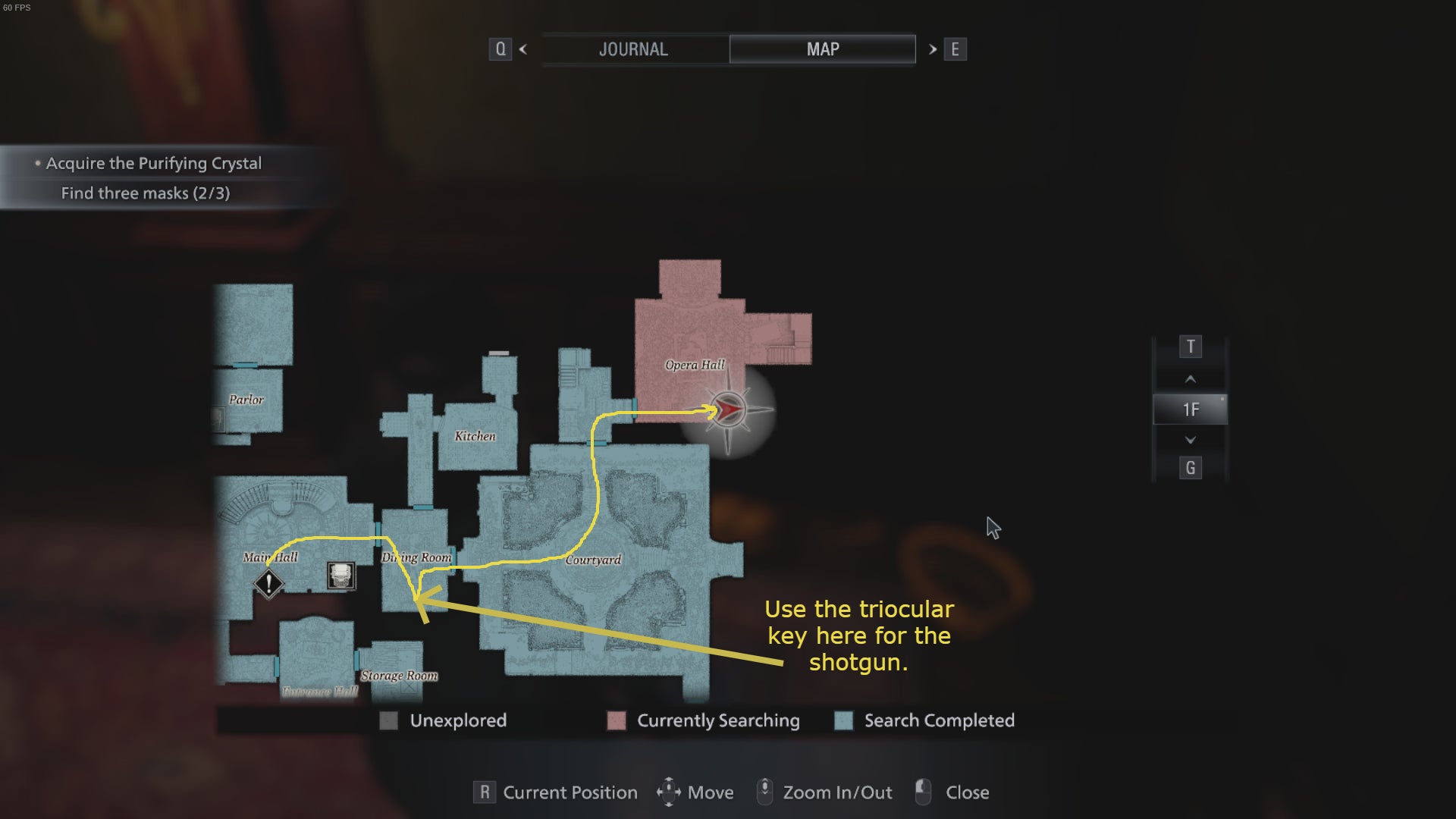
Task: Switch to the Journal tab
Action: [634, 49]
